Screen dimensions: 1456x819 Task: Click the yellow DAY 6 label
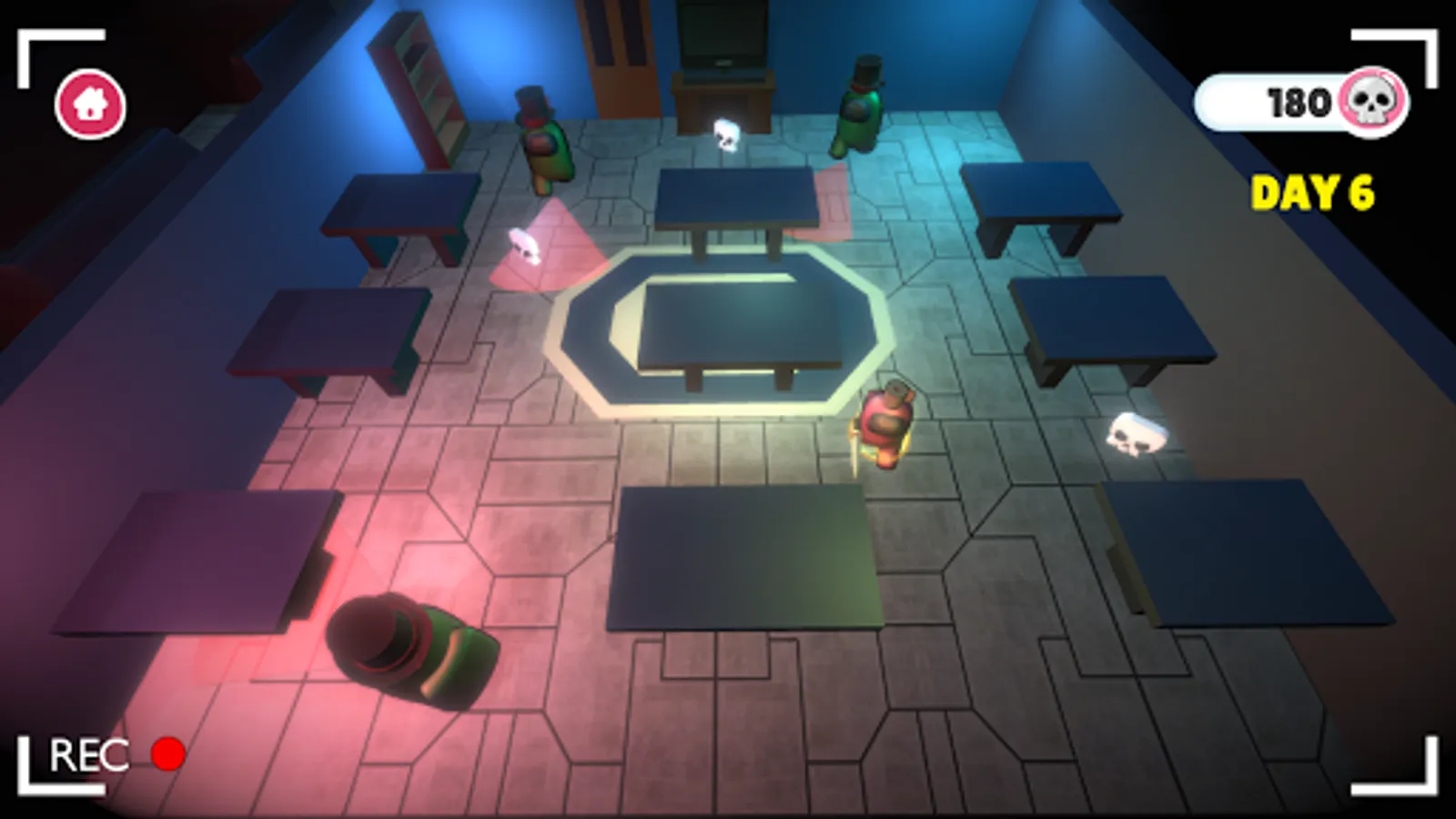tap(1312, 191)
